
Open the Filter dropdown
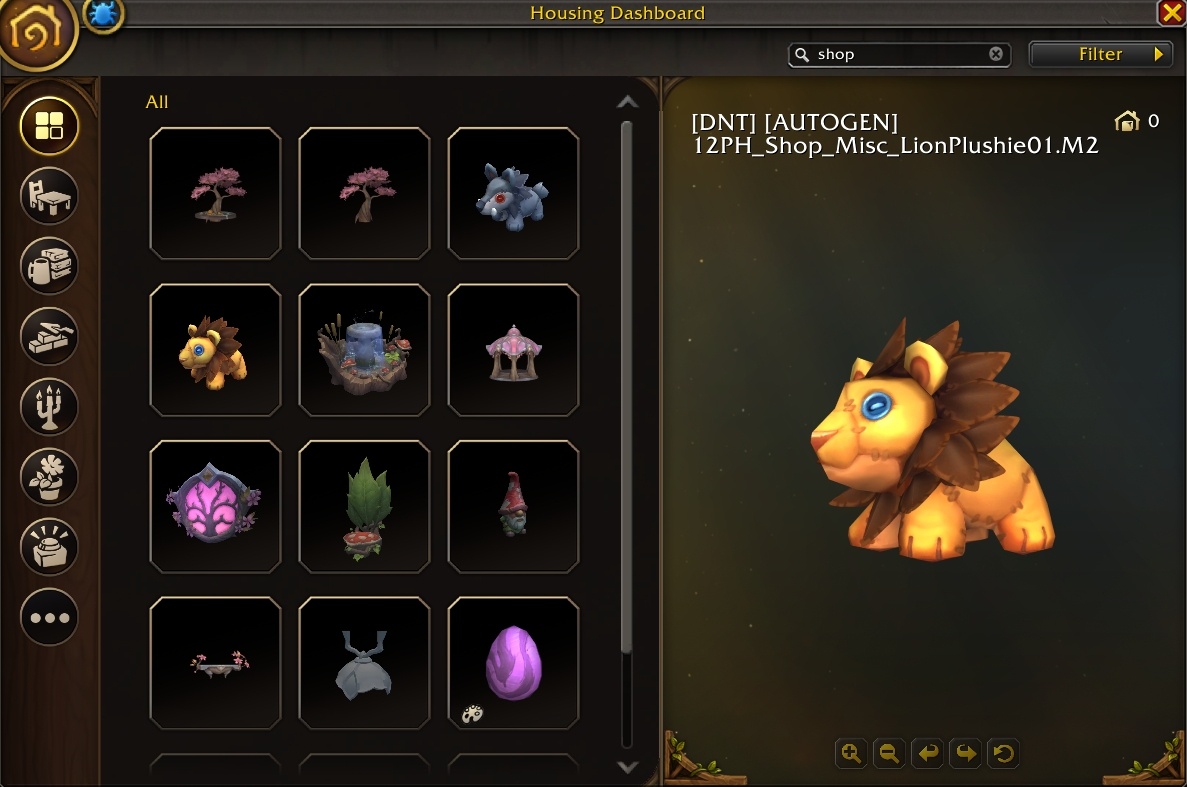click(1100, 55)
